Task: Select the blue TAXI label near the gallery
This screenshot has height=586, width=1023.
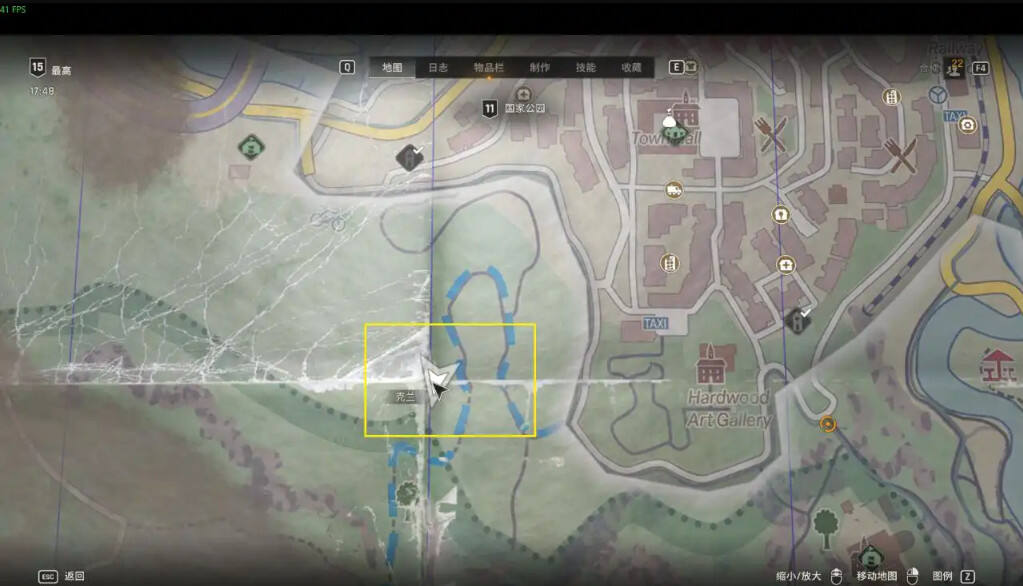Action: 657,324
